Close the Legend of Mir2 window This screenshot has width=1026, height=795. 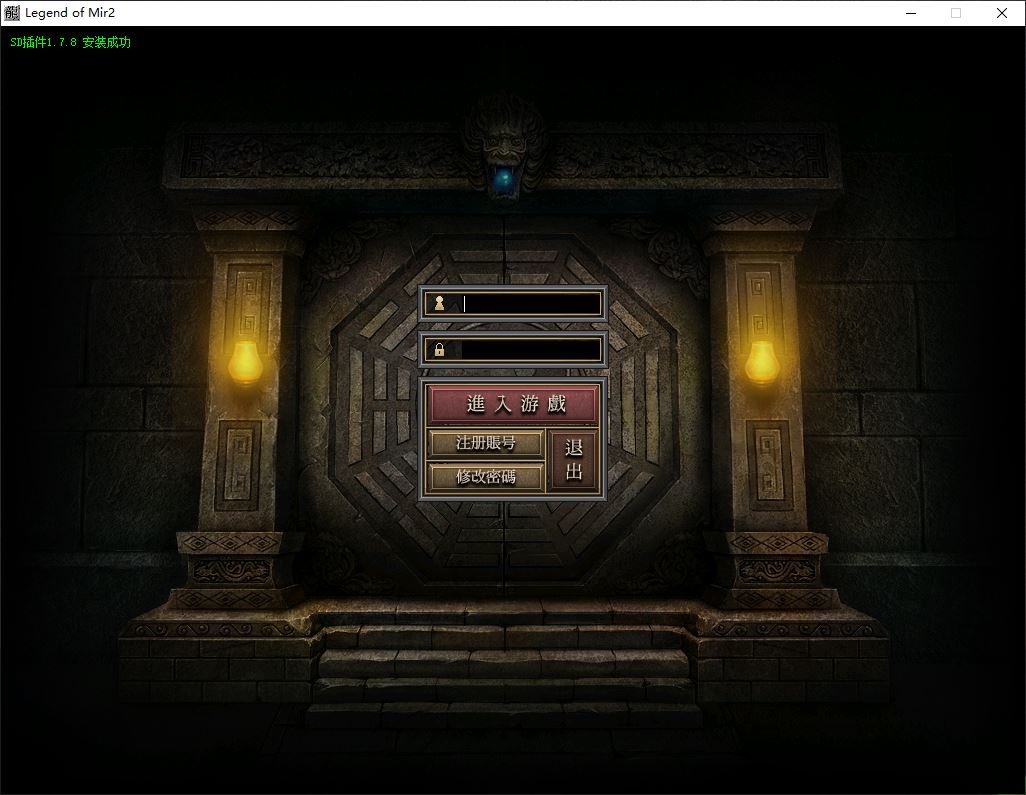coord(1002,13)
